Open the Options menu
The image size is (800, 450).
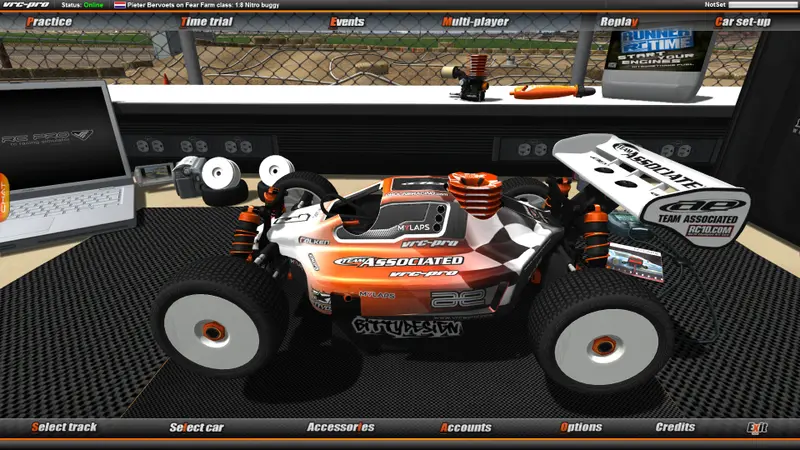coord(581,428)
